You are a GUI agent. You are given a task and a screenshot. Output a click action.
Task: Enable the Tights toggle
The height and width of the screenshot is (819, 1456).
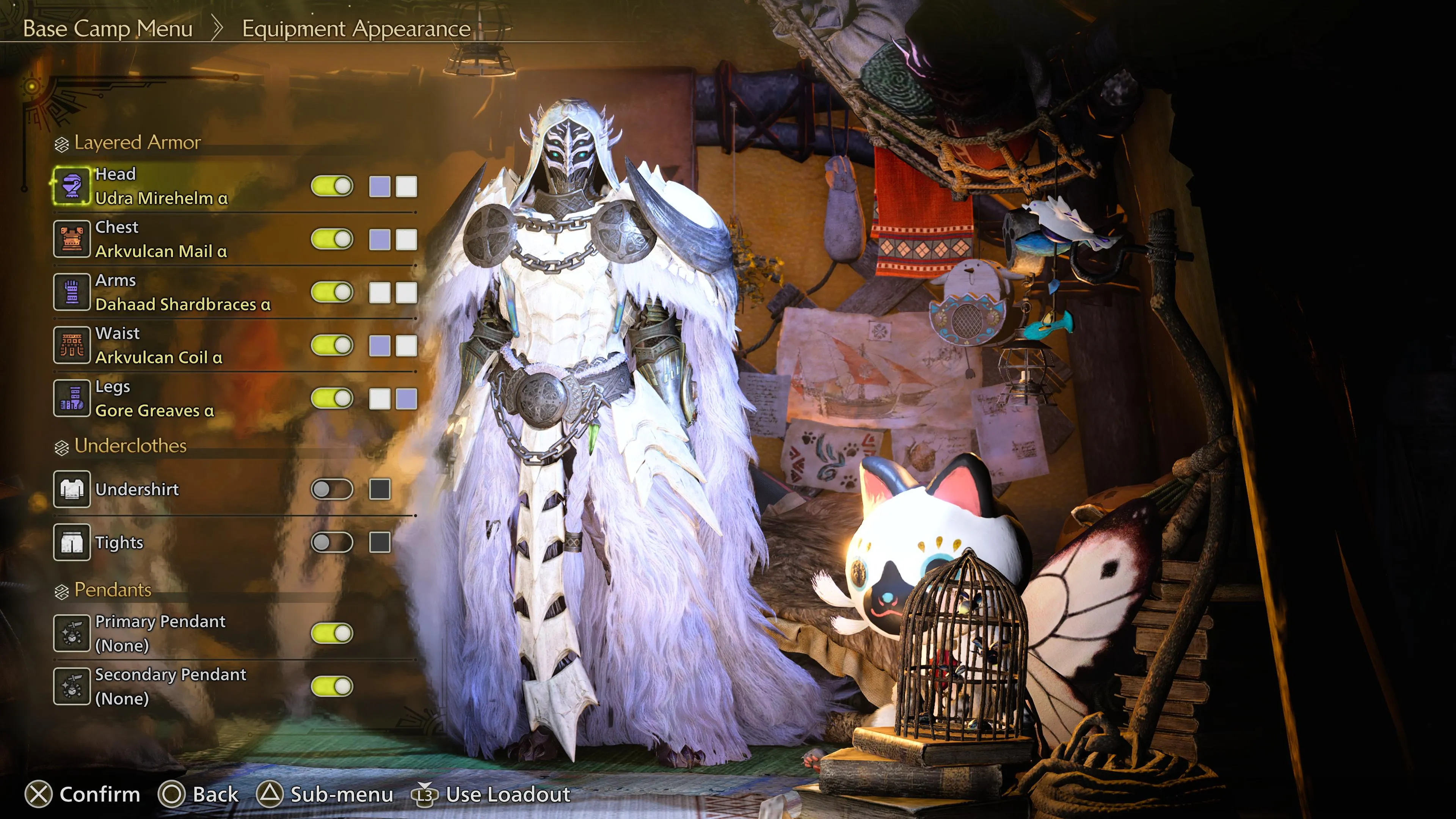tap(333, 543)
